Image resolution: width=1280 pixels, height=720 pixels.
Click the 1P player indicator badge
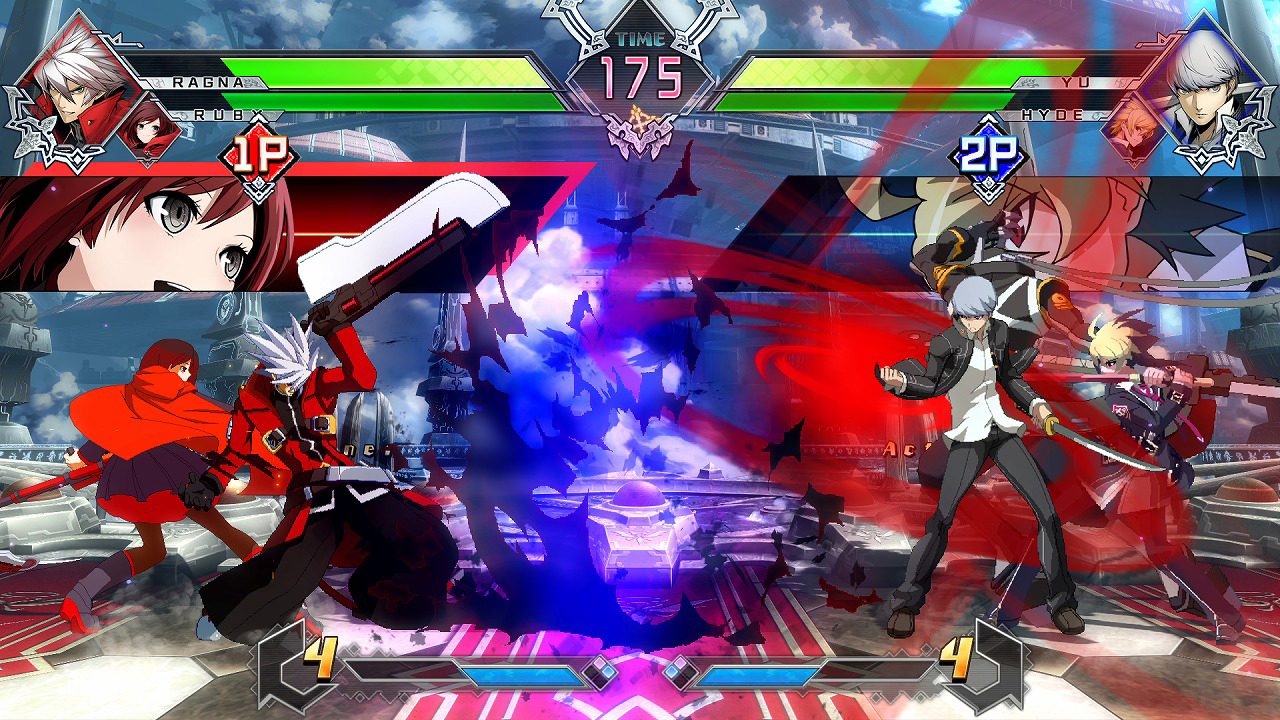click(258, 152)
